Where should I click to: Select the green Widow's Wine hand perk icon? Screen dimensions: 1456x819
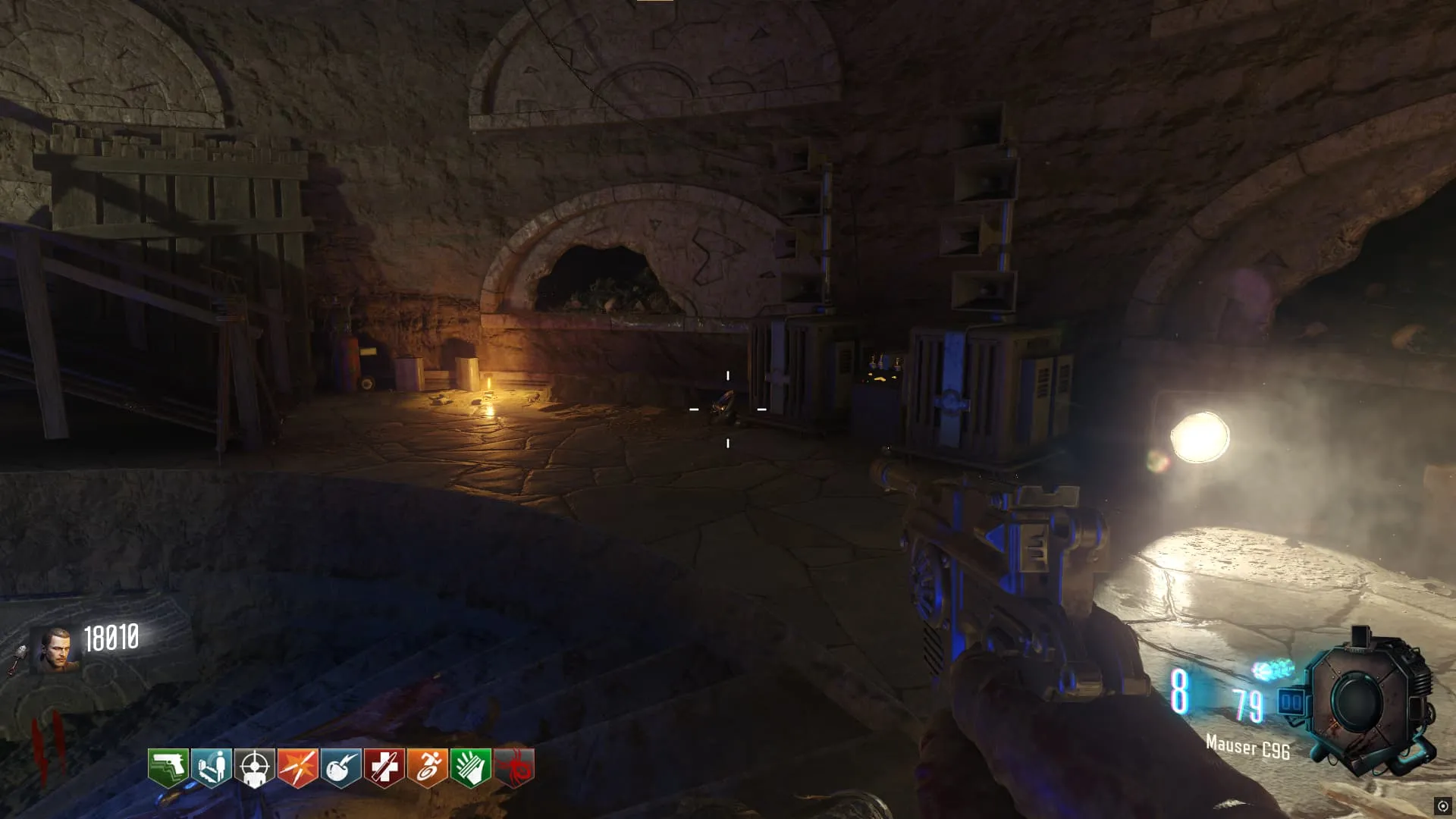[x=471, y=768]
